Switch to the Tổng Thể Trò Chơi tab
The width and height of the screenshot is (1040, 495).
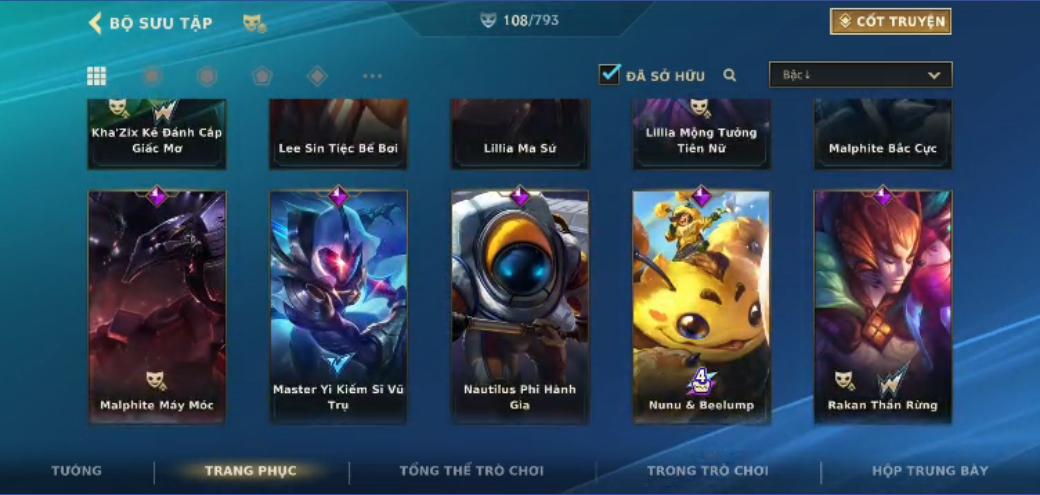pyautogui.click(x=471, y=471)
